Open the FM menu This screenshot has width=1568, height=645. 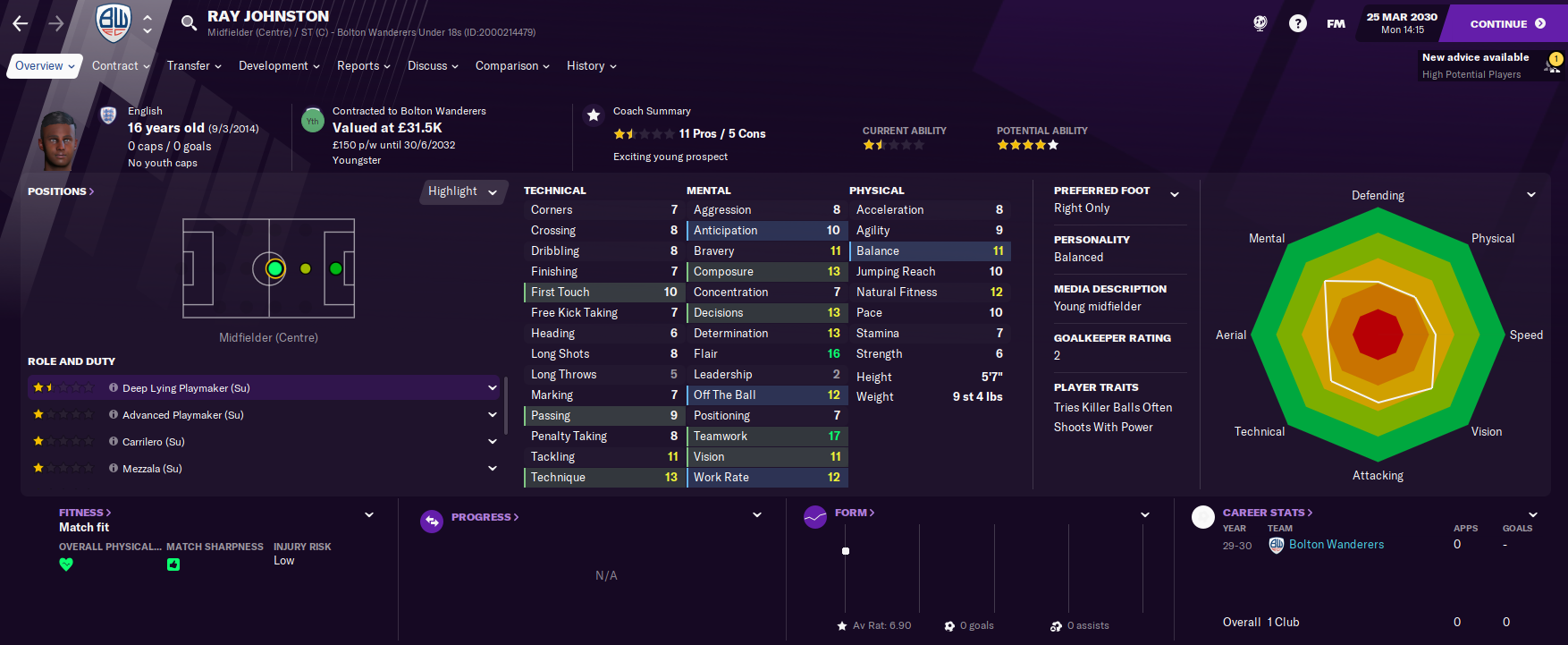[1336, 24]
